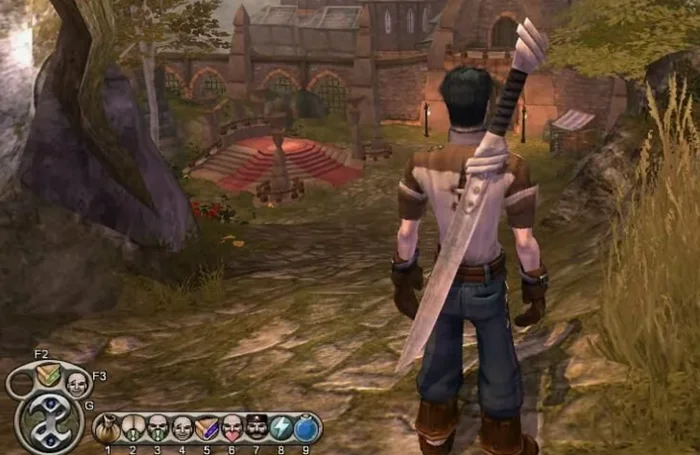Use the pink heart flirt expression
Screen dimensions: 700x455
[232, 428]
